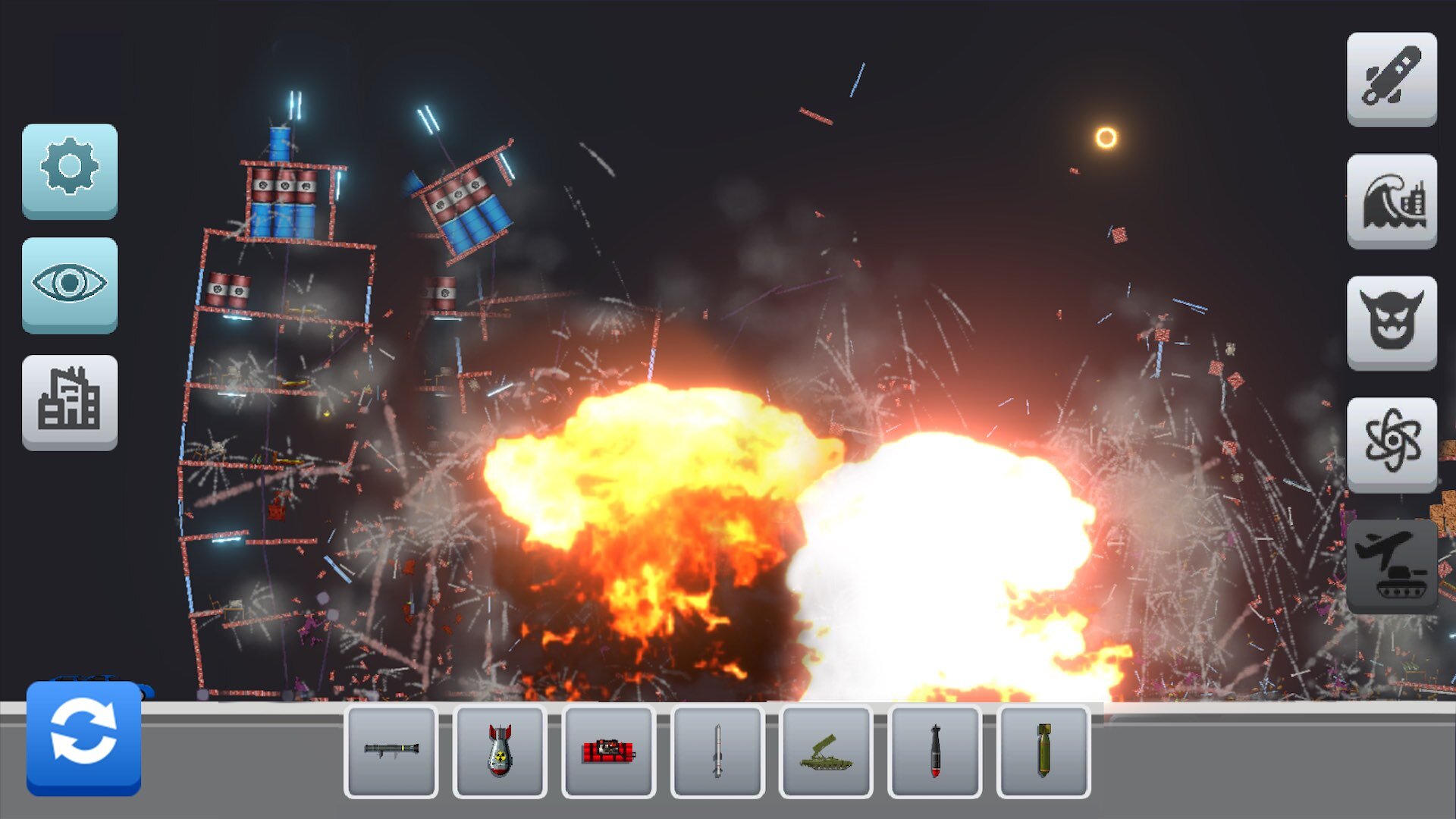Select the plane and tank vehicles category

tap(1392, 566)
